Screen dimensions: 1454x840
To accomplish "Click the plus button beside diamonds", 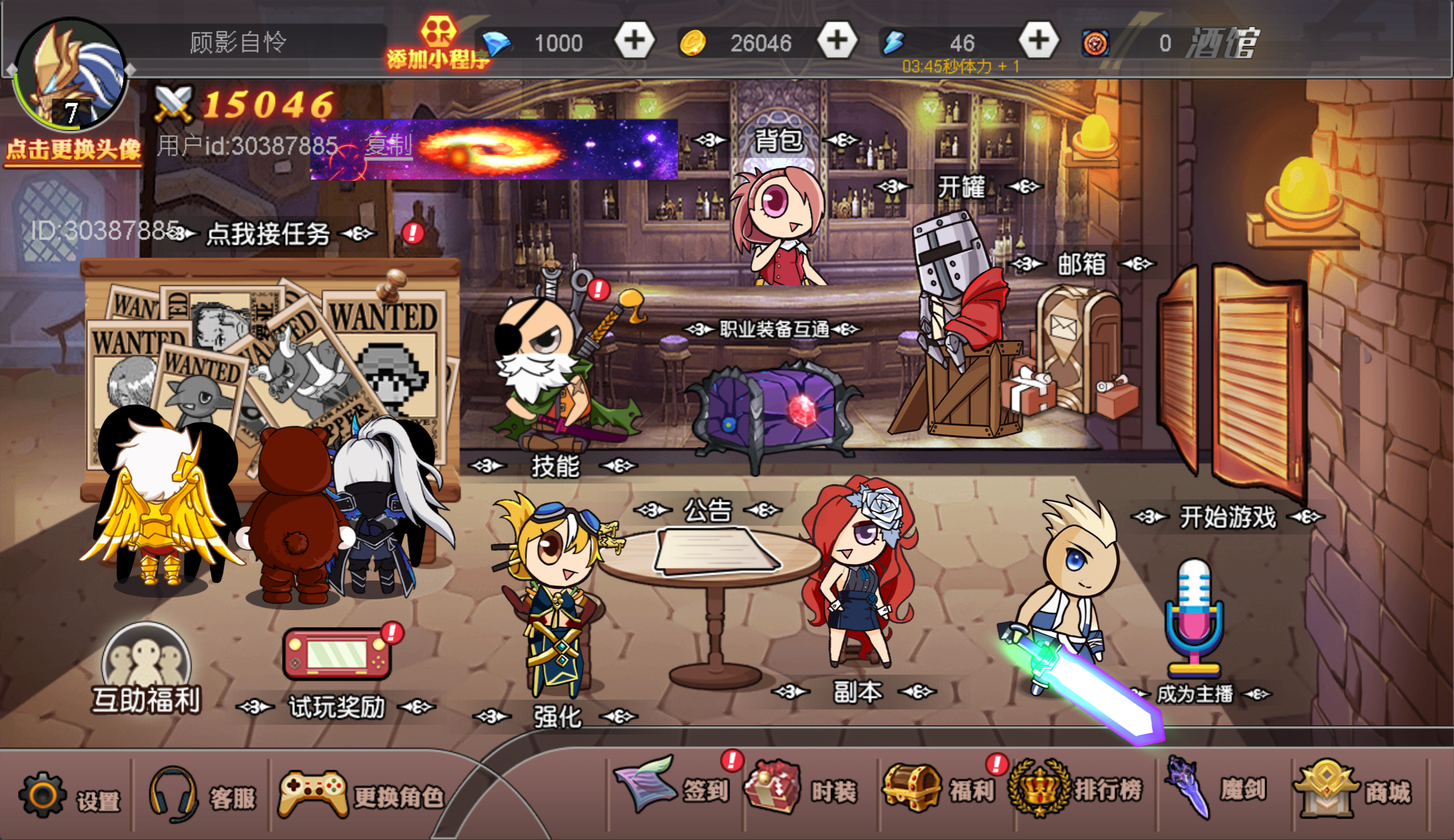I will pyautogui.click(x=634, y=40).
